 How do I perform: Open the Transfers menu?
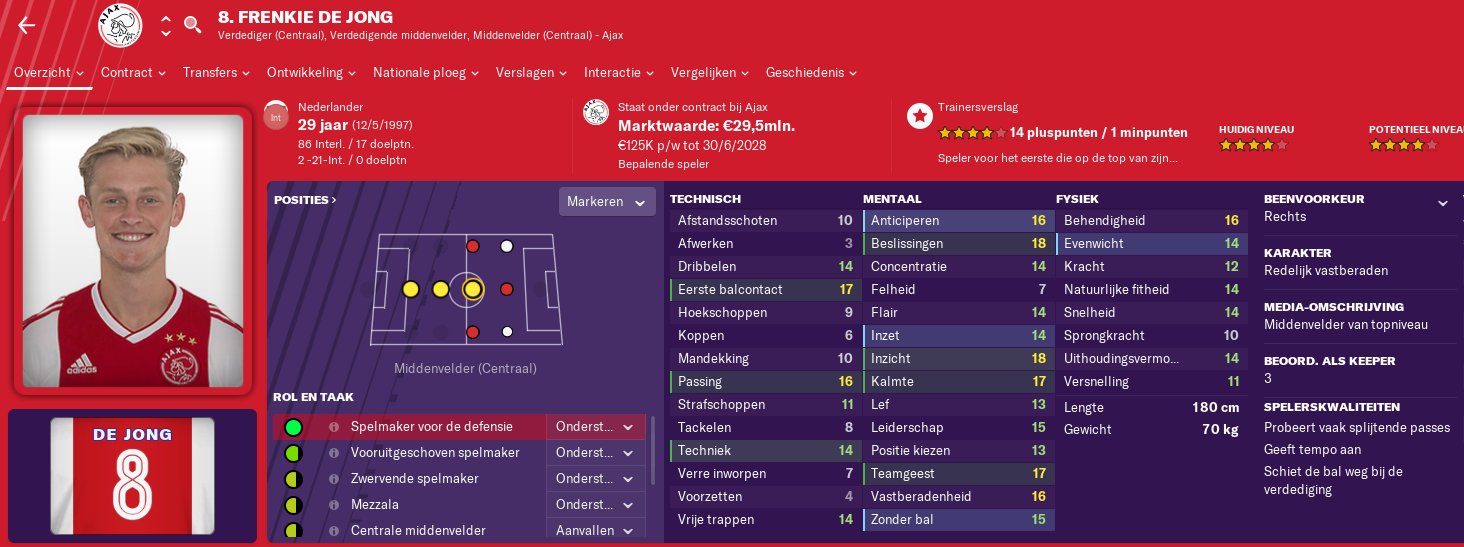pyautogui.click(x=216, y=73)
